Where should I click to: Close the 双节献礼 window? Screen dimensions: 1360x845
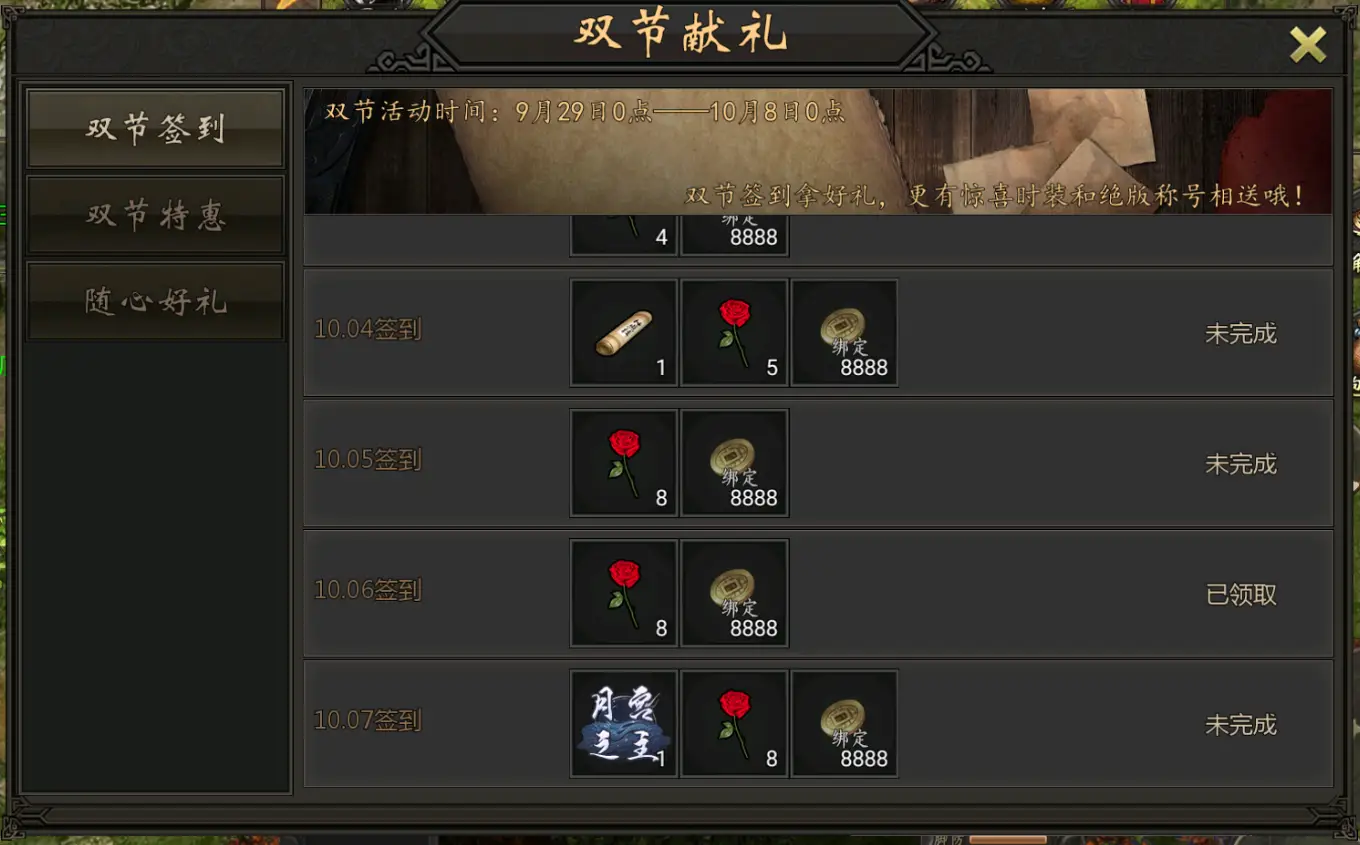click(1307, 44)
